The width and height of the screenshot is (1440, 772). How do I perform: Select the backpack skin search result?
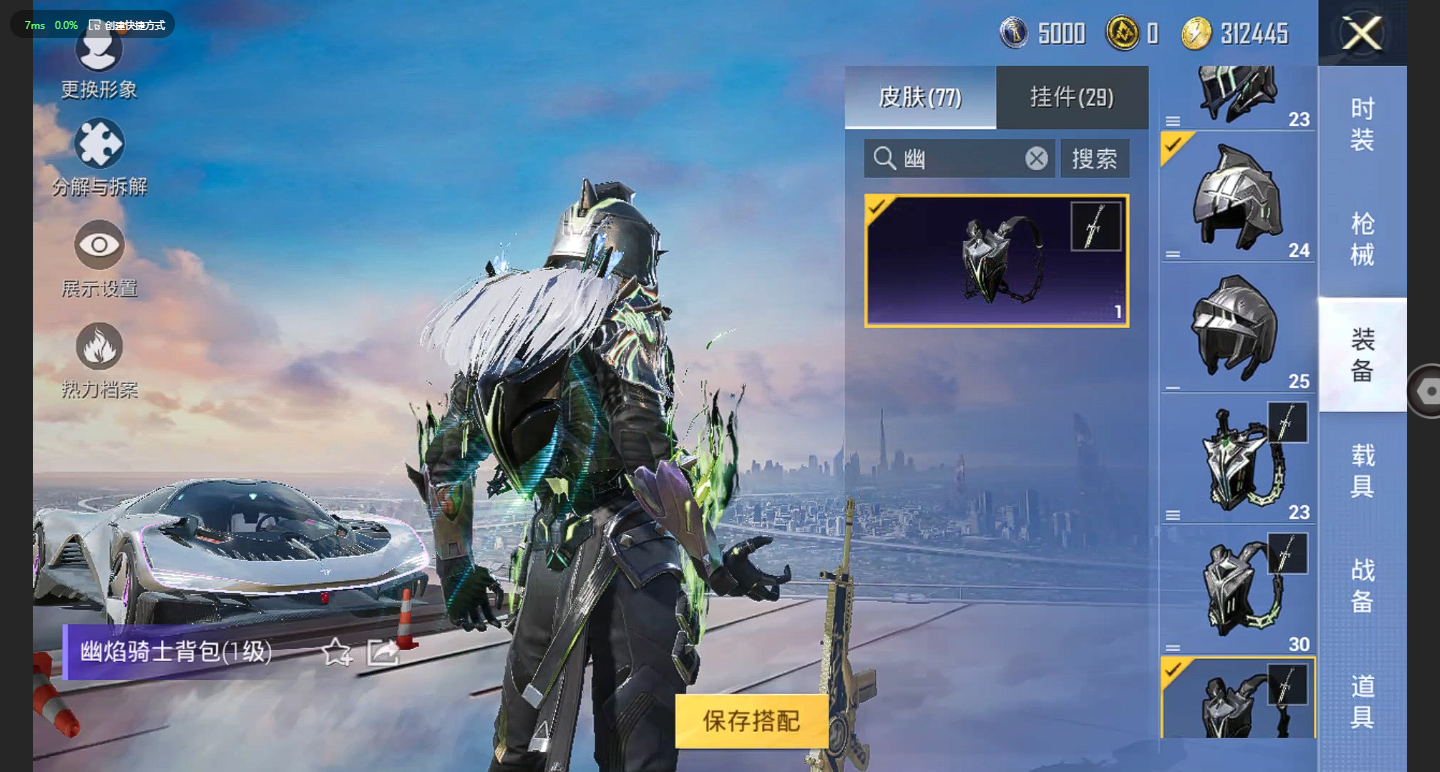coord(997,261)
